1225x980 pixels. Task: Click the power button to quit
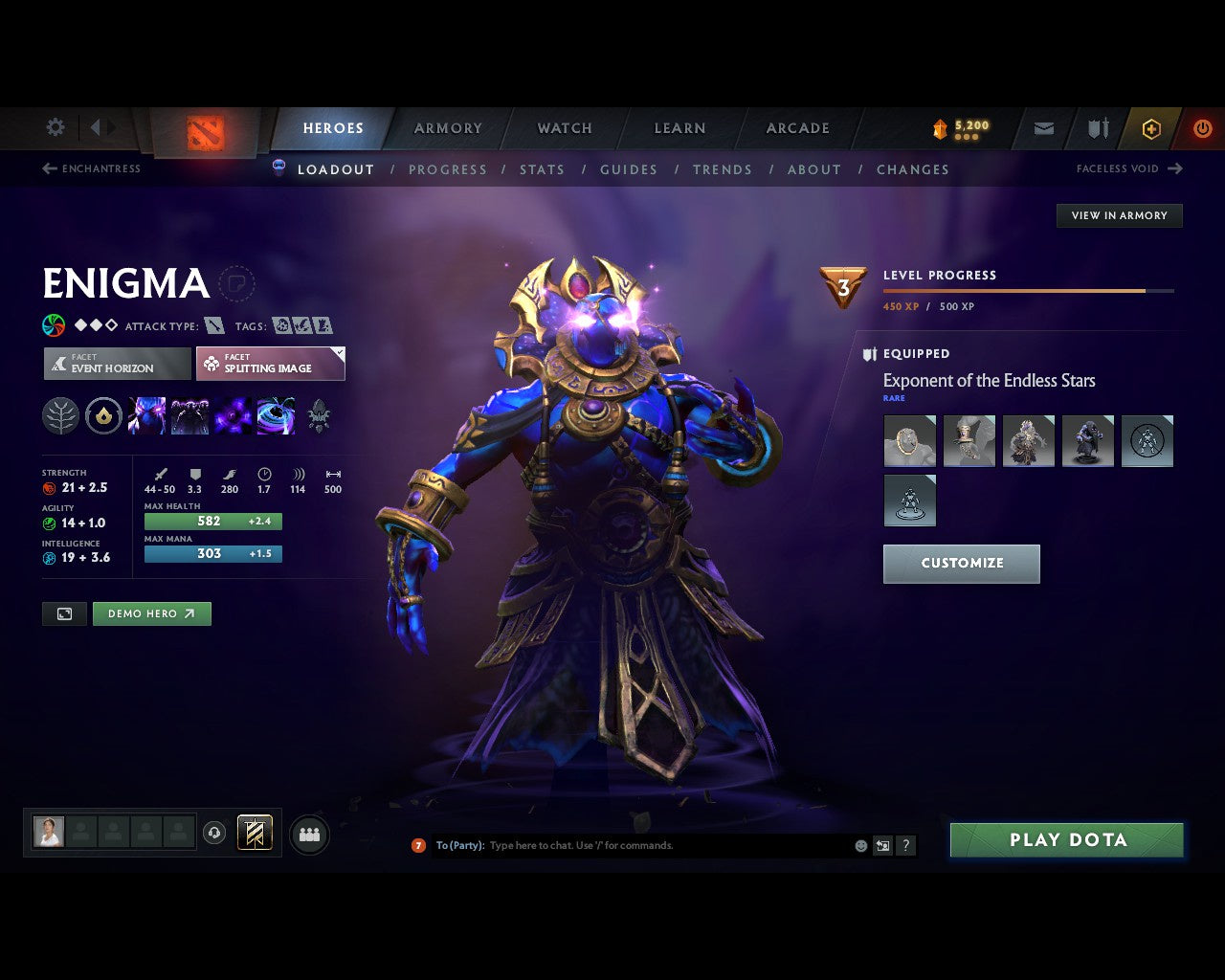click(1202, 128)
